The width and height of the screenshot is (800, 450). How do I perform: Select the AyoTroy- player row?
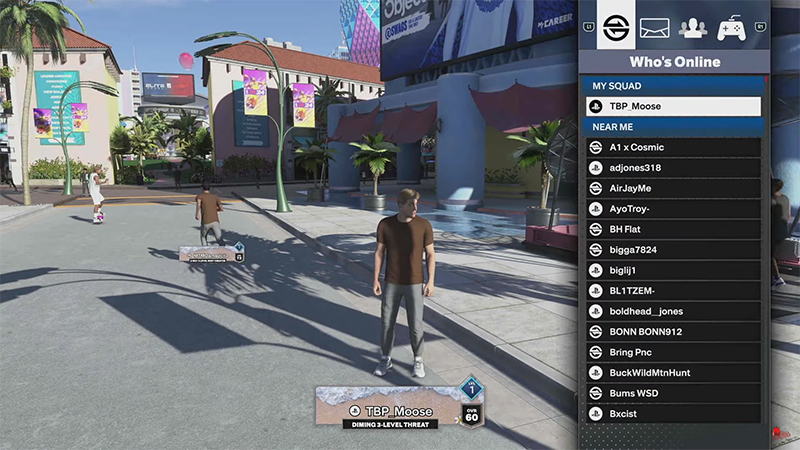click(673, 209)
